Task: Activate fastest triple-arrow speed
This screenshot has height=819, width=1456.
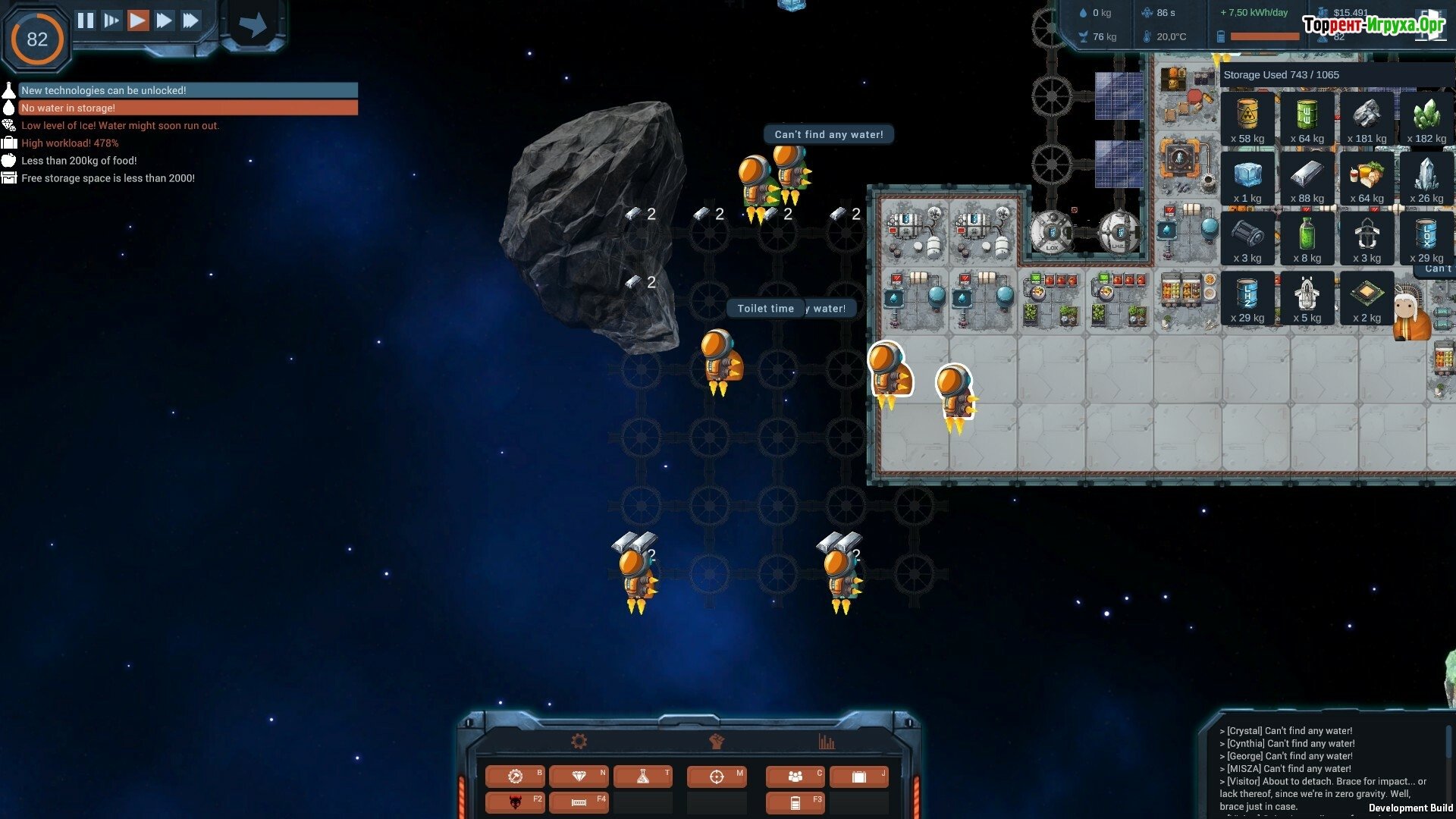Action: coord(190,20)
